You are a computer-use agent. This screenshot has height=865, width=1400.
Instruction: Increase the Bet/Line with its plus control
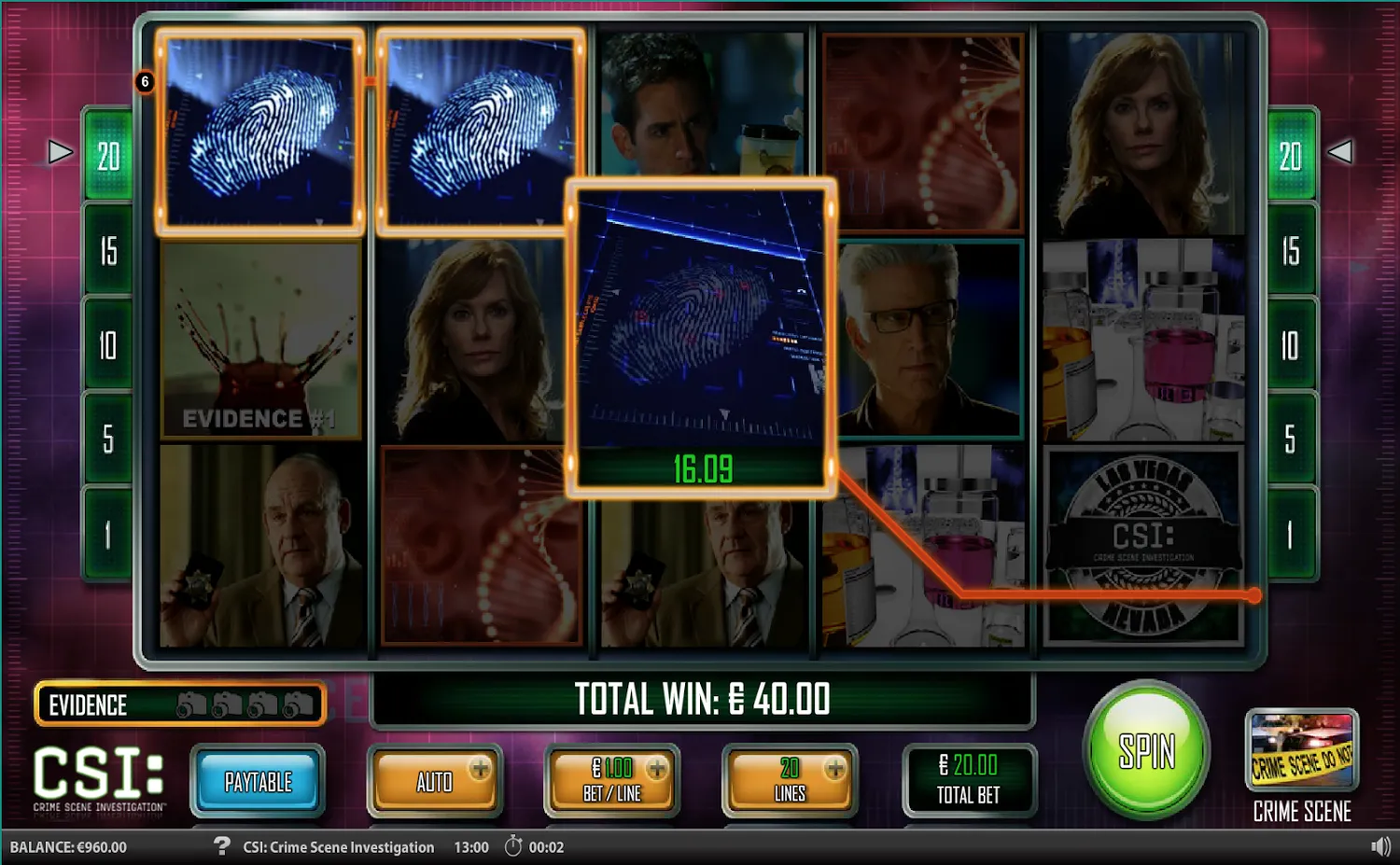point(659,770)
